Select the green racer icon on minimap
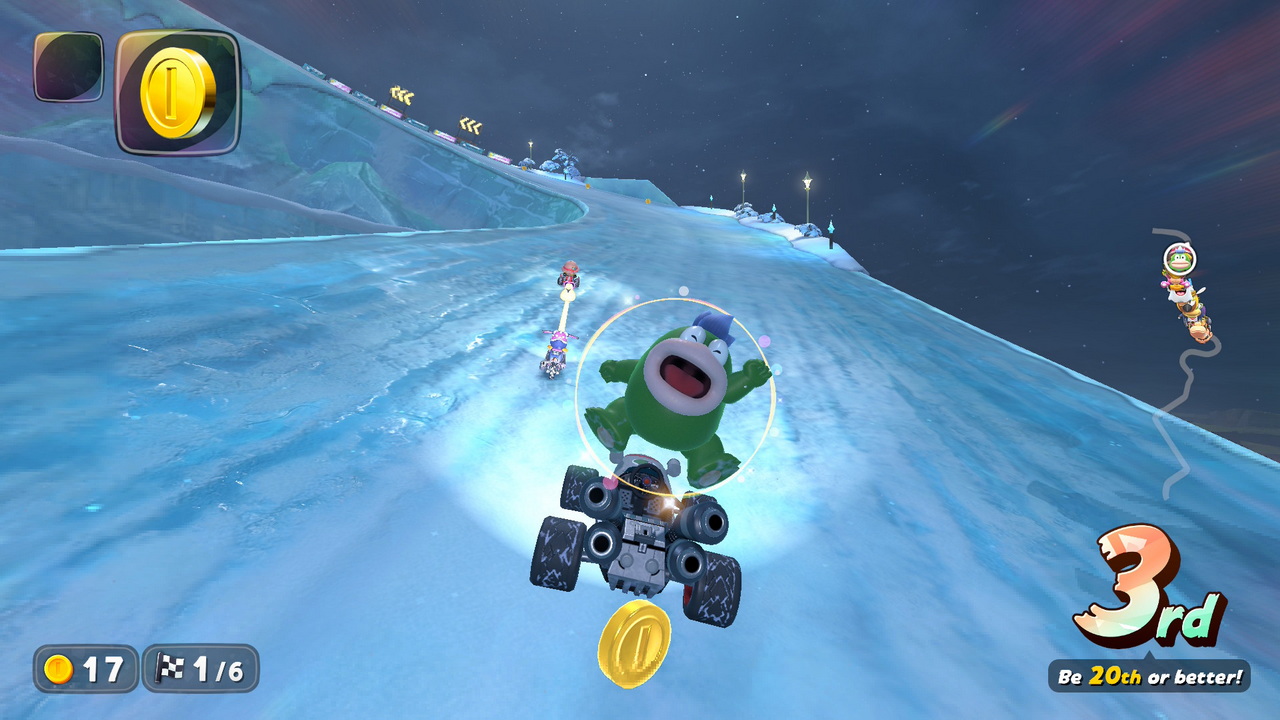Screen dimensions: 1280x720 click(1179, 260)
